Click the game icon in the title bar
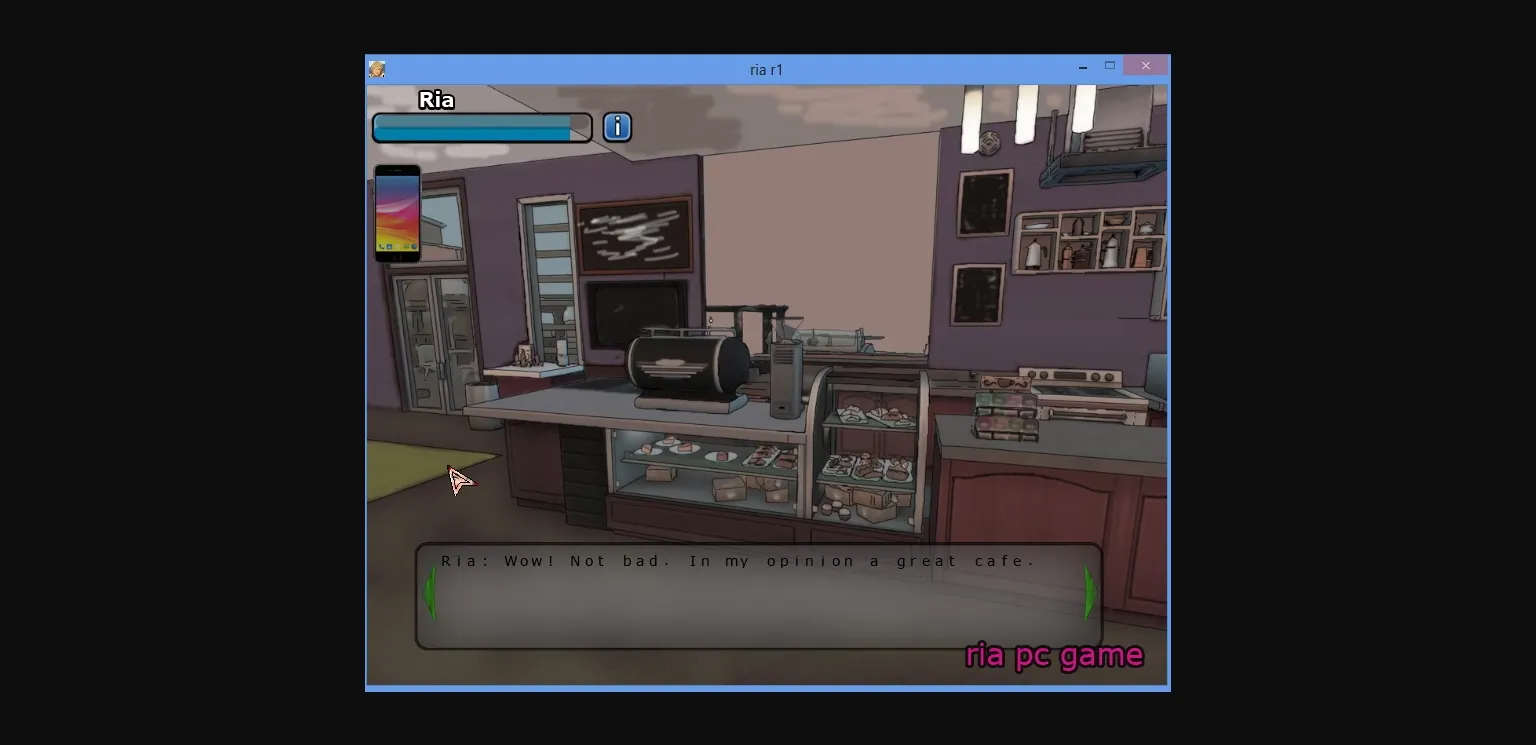This screenshot has height=745, width=1536. pos(377,67)
